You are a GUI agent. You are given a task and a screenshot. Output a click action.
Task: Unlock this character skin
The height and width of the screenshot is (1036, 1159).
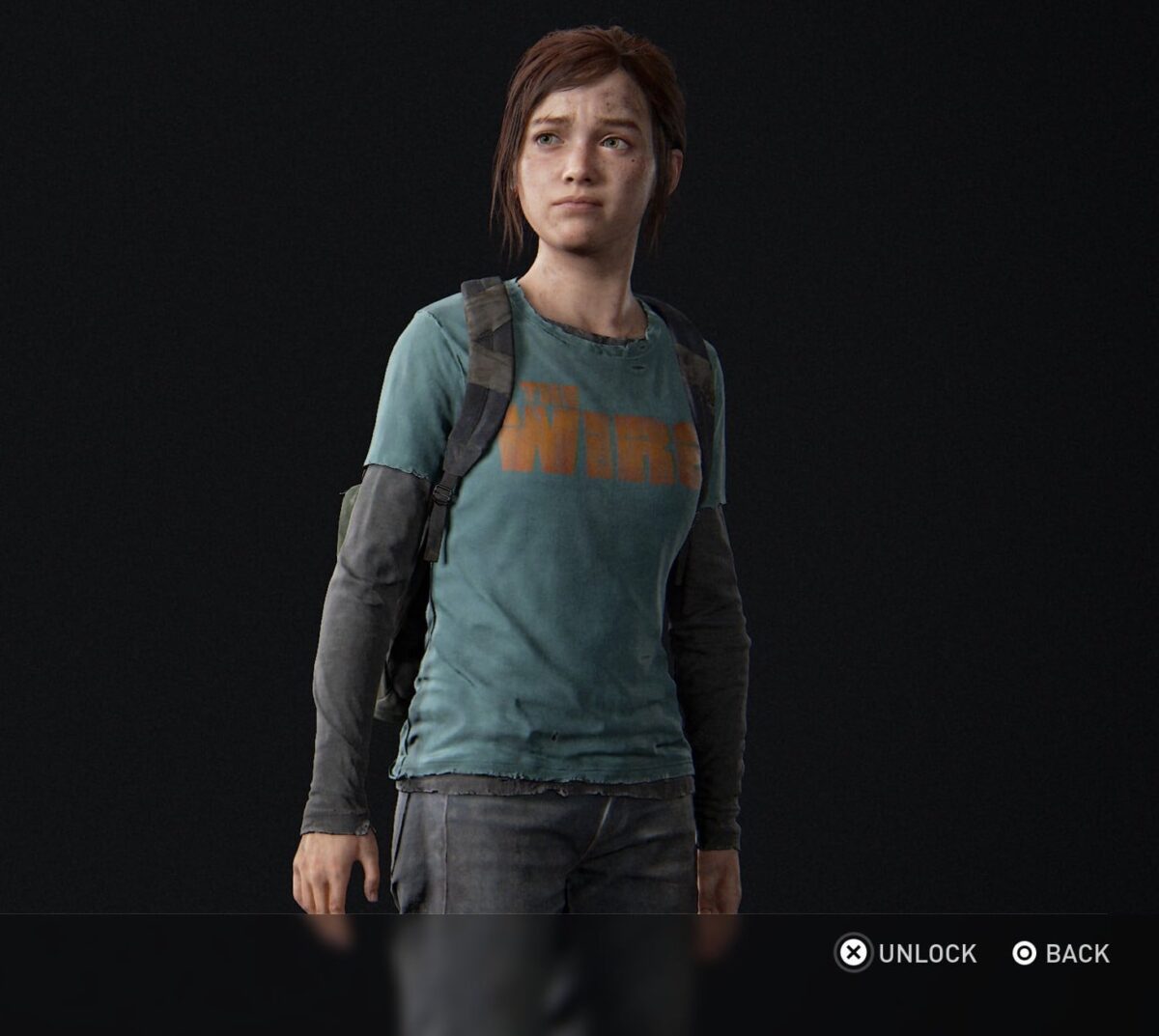(906, 954)
